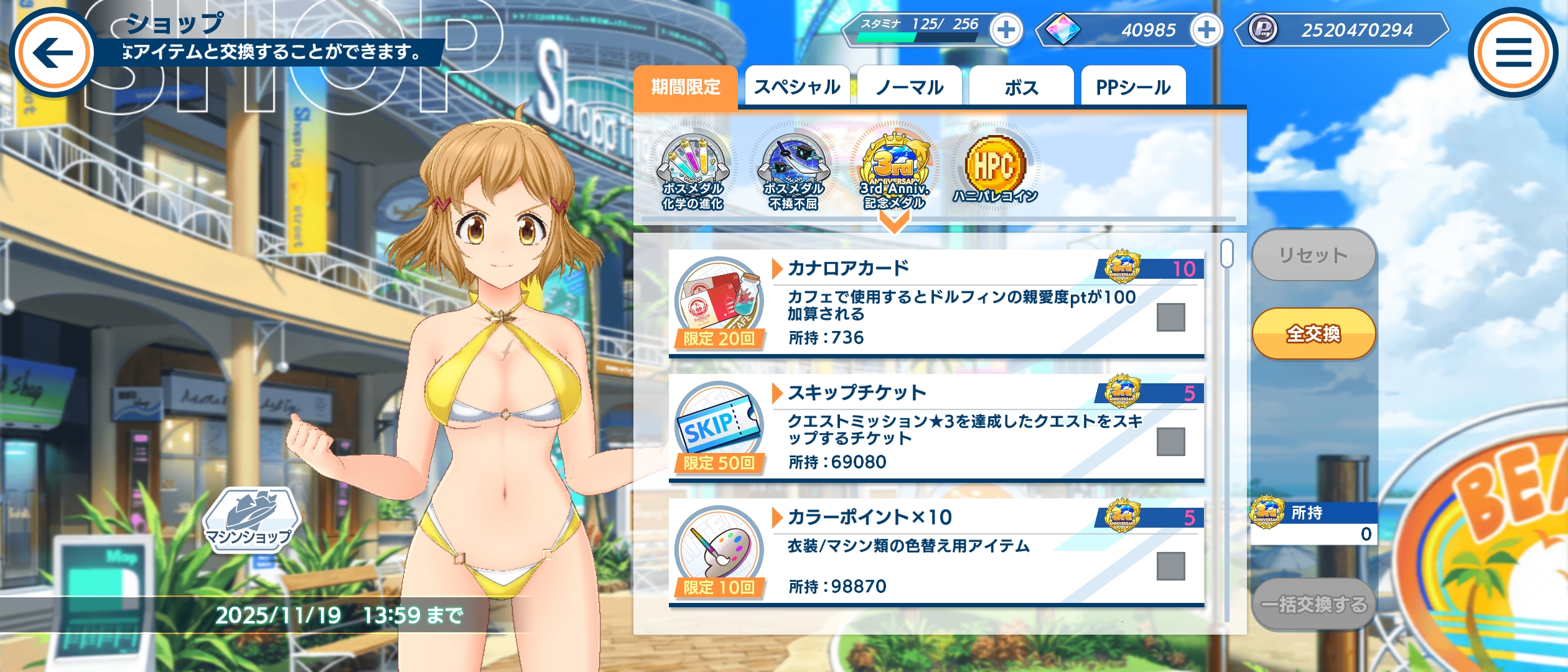
Task: Tick the スキップチケット checkbox
Action: tap(1170, 442)
